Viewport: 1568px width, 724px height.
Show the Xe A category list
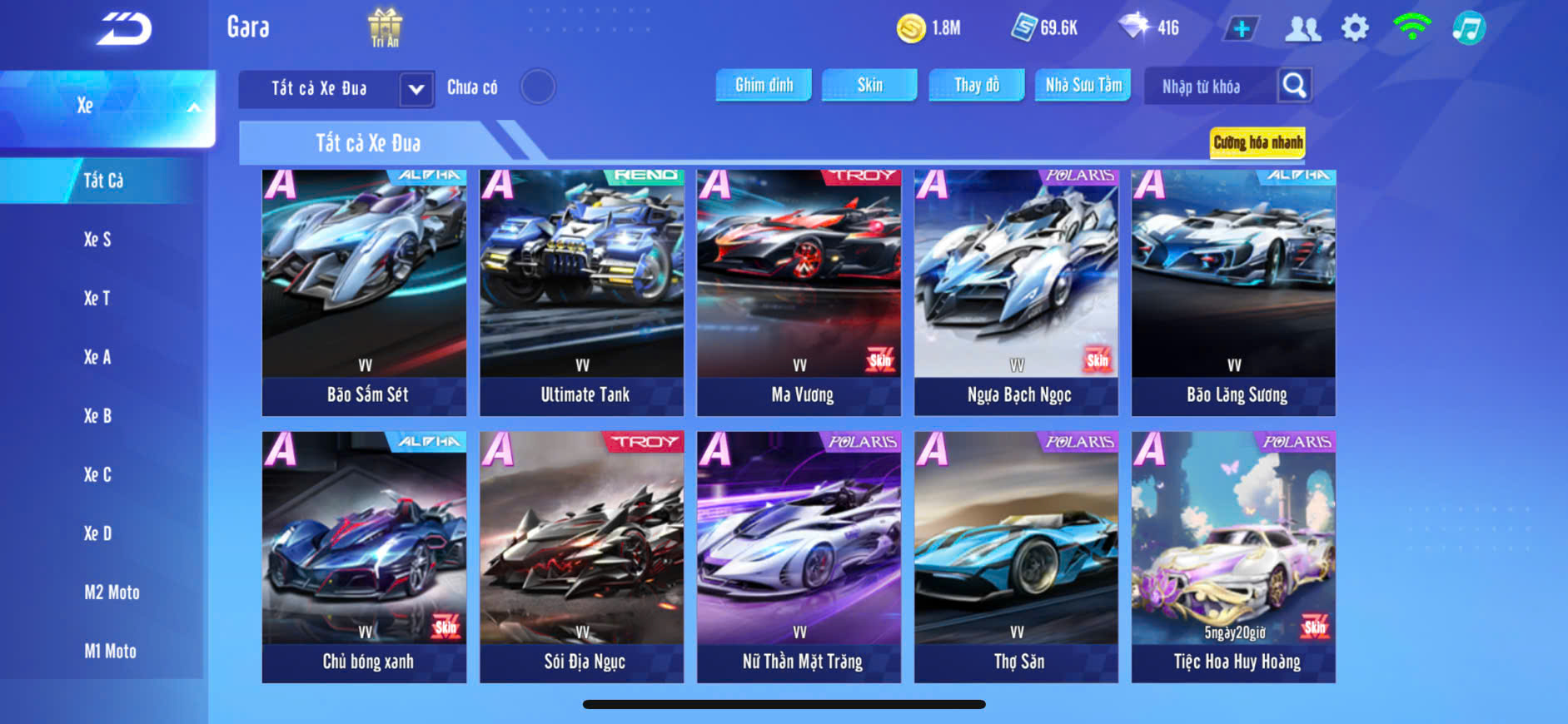tap(97, 357)
